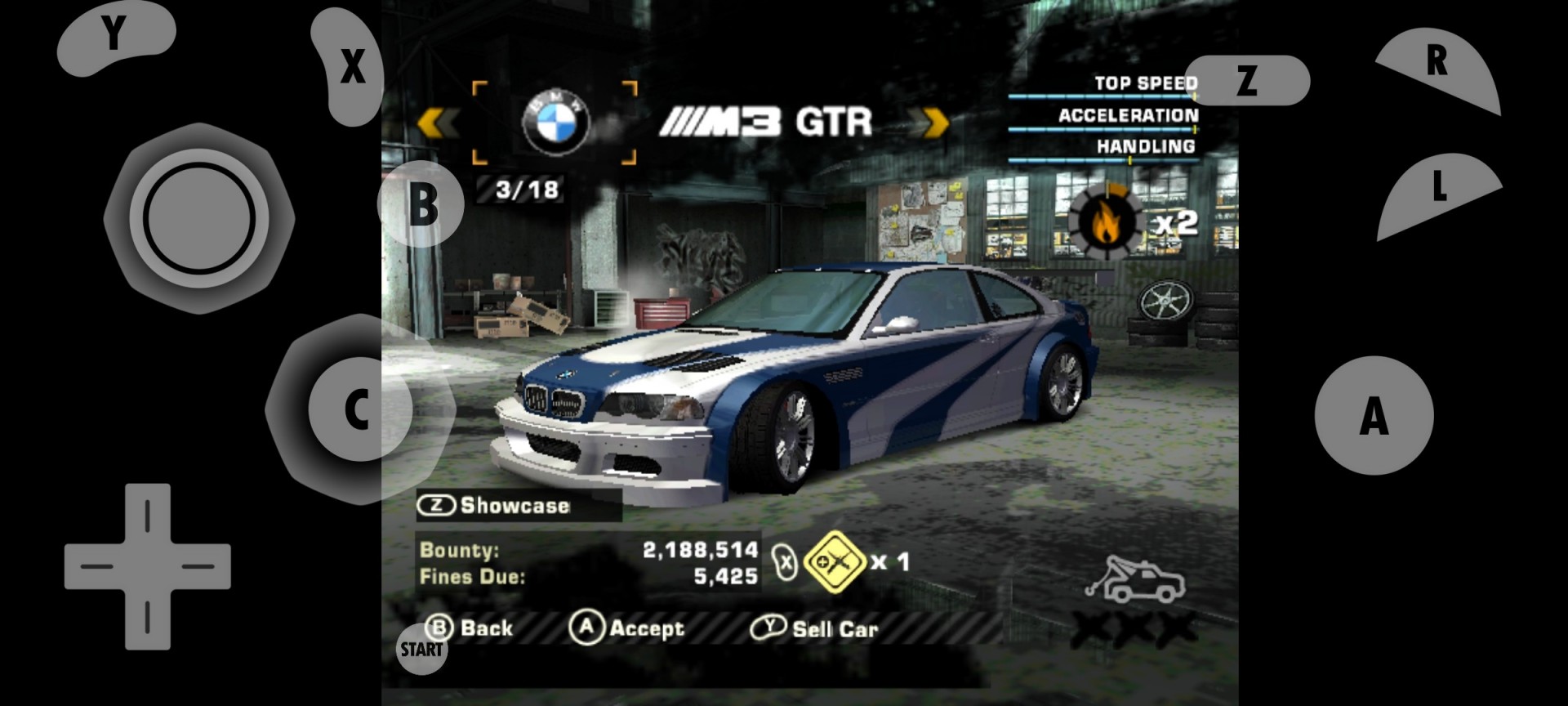The image size is (1568, 706).
Task: Choose the Sell Car option
Action: coord(815,628)
